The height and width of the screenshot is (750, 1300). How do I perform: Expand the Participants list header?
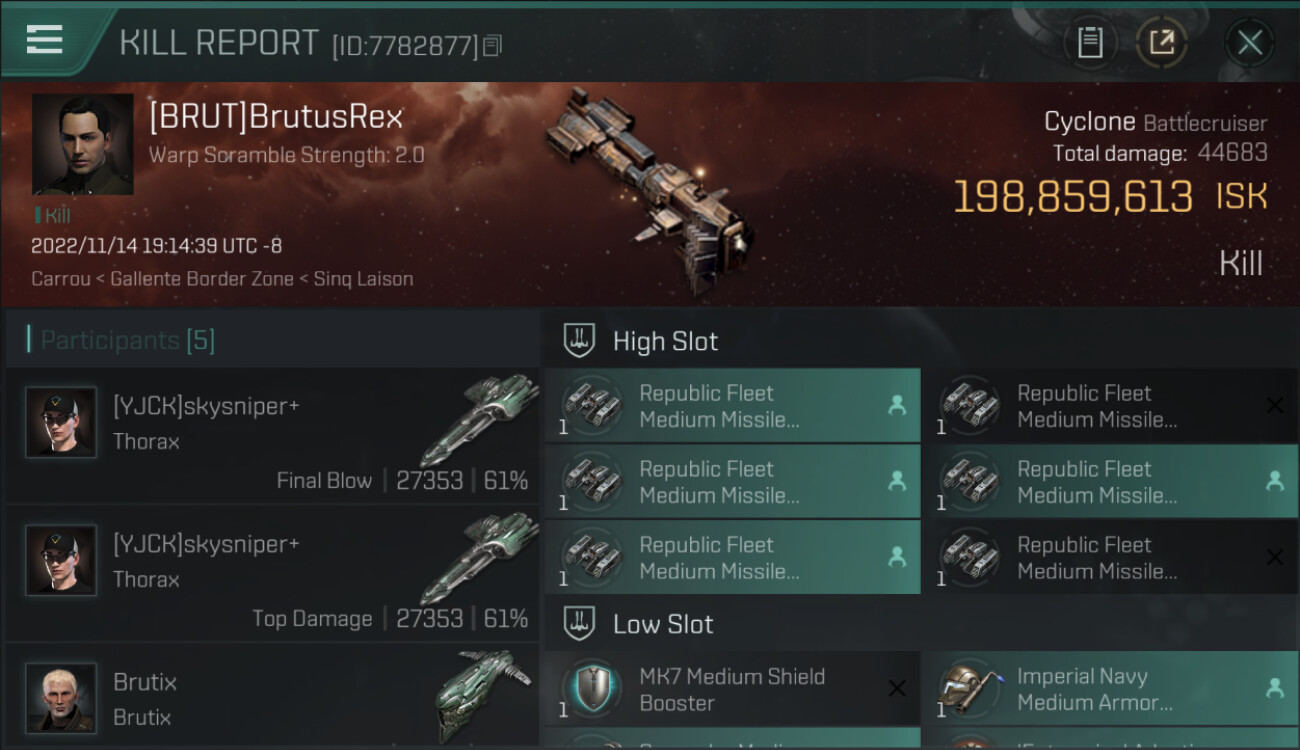(x=128, y=340)
